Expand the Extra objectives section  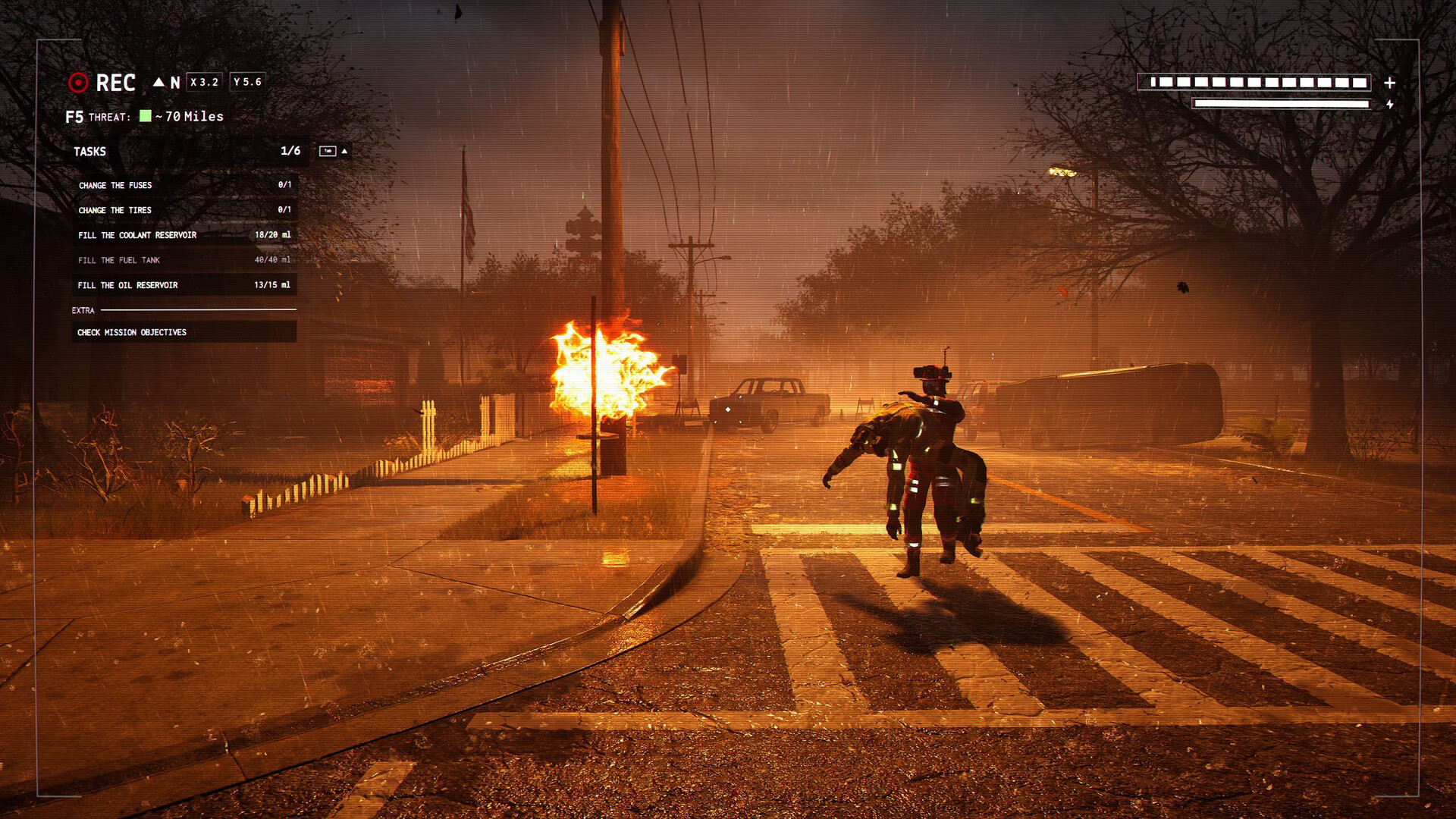click(83, 310)
